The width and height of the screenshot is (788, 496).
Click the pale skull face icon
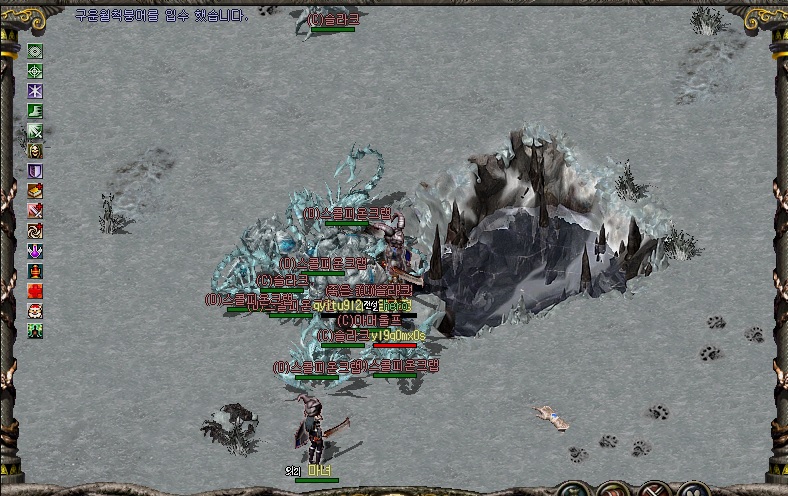point(35,151)
